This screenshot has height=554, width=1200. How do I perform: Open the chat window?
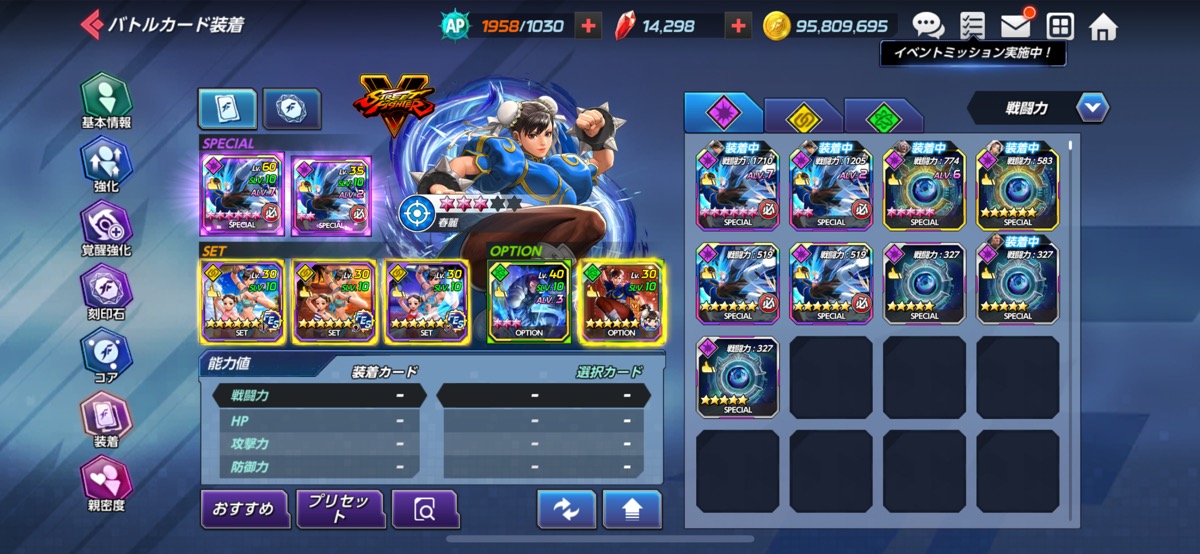[928, 26]
